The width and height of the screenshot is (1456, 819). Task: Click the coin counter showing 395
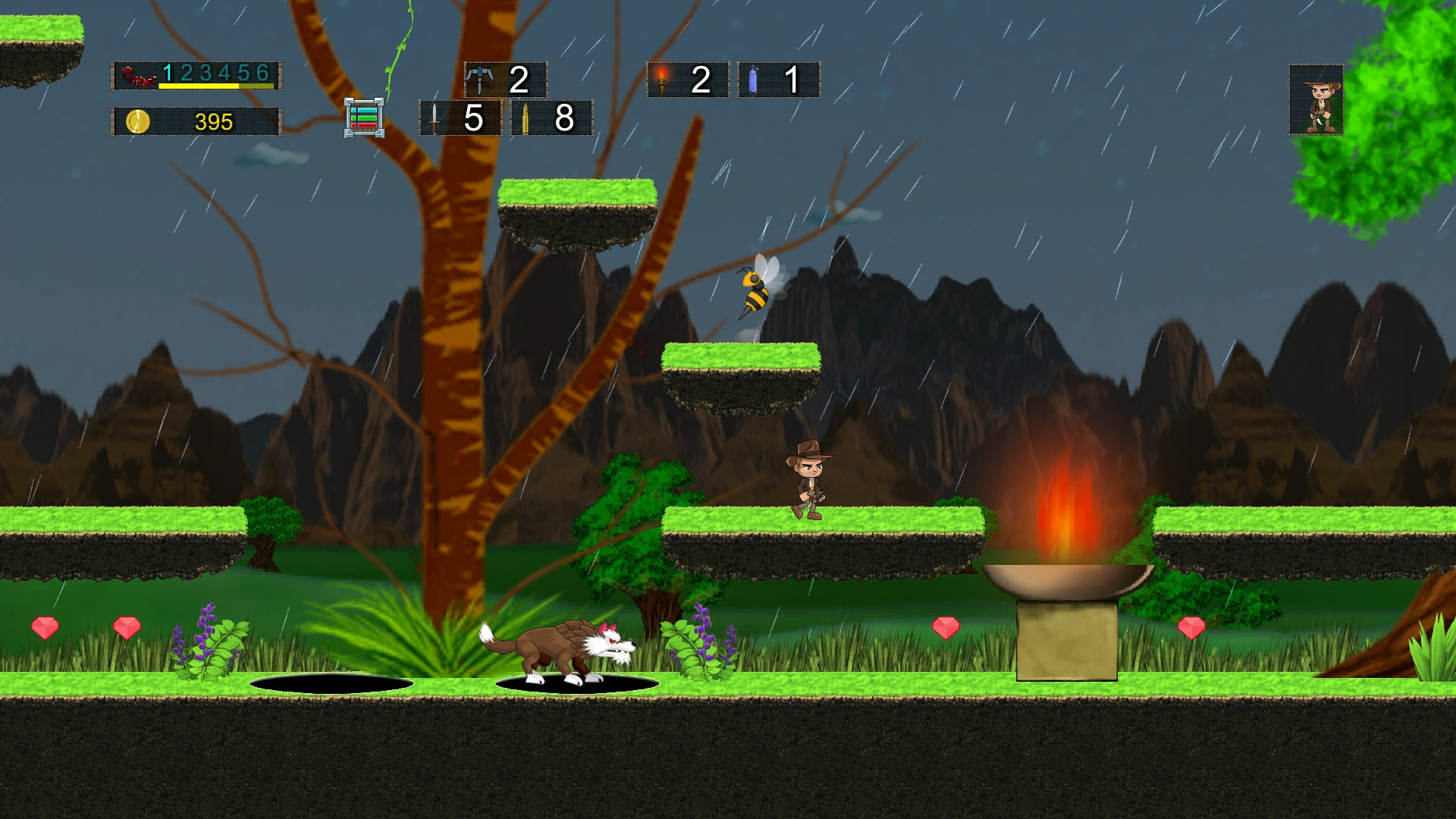[x=215, y=119]
